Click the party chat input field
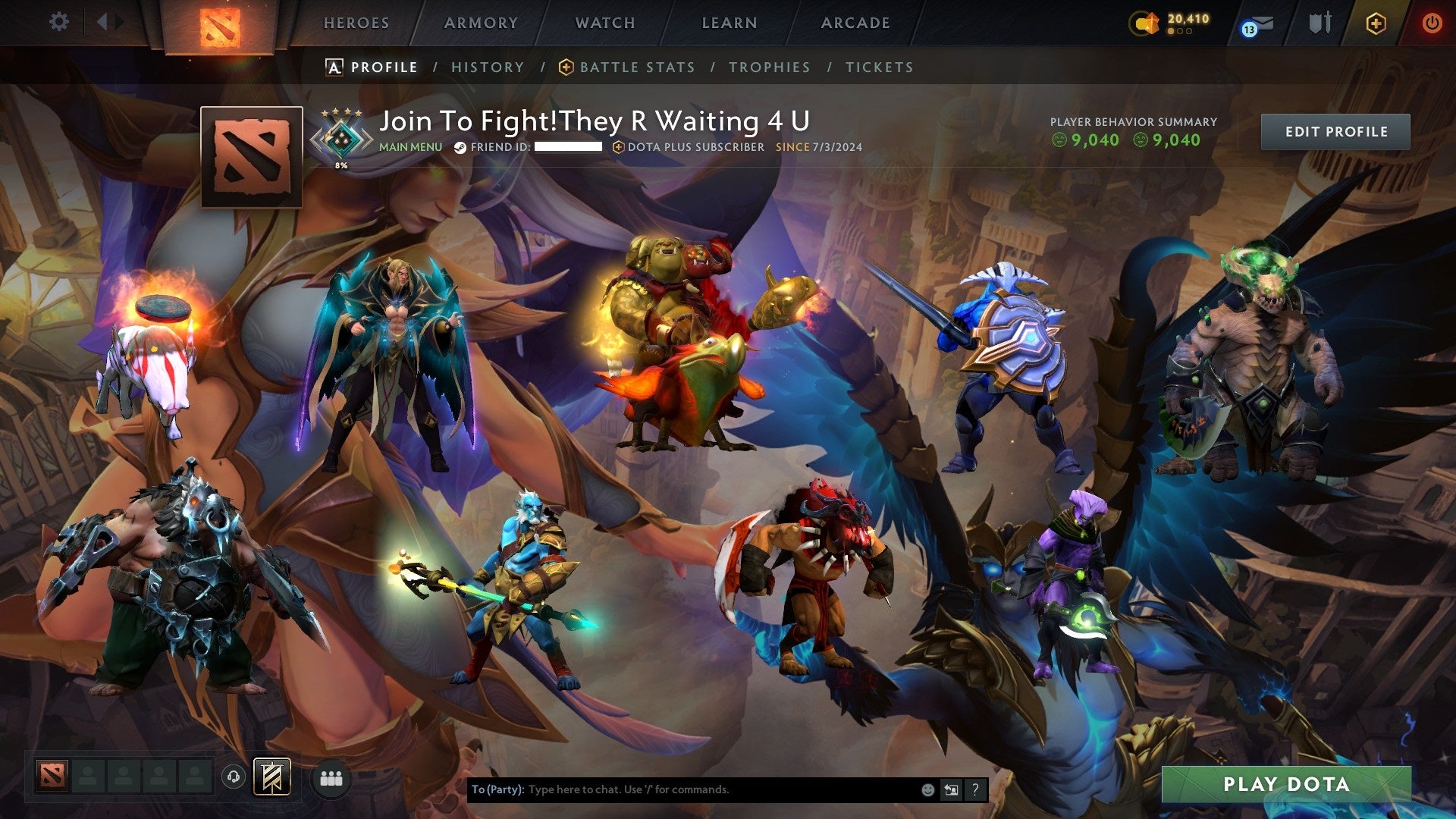The height and width of the screenshot is (819, 1456). point(682,789)
